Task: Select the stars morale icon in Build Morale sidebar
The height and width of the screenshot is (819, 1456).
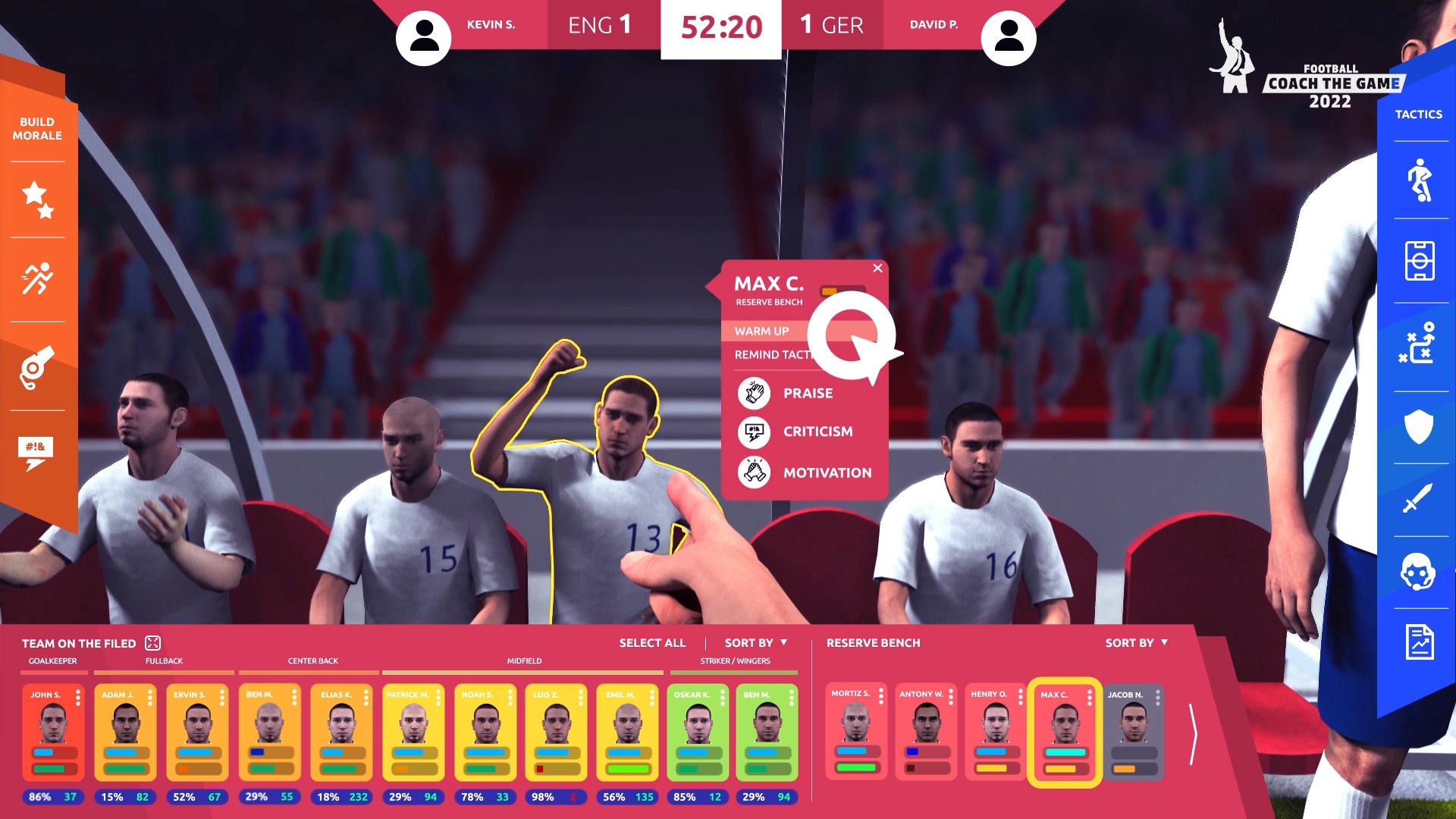Action: [x=37, y=199]
